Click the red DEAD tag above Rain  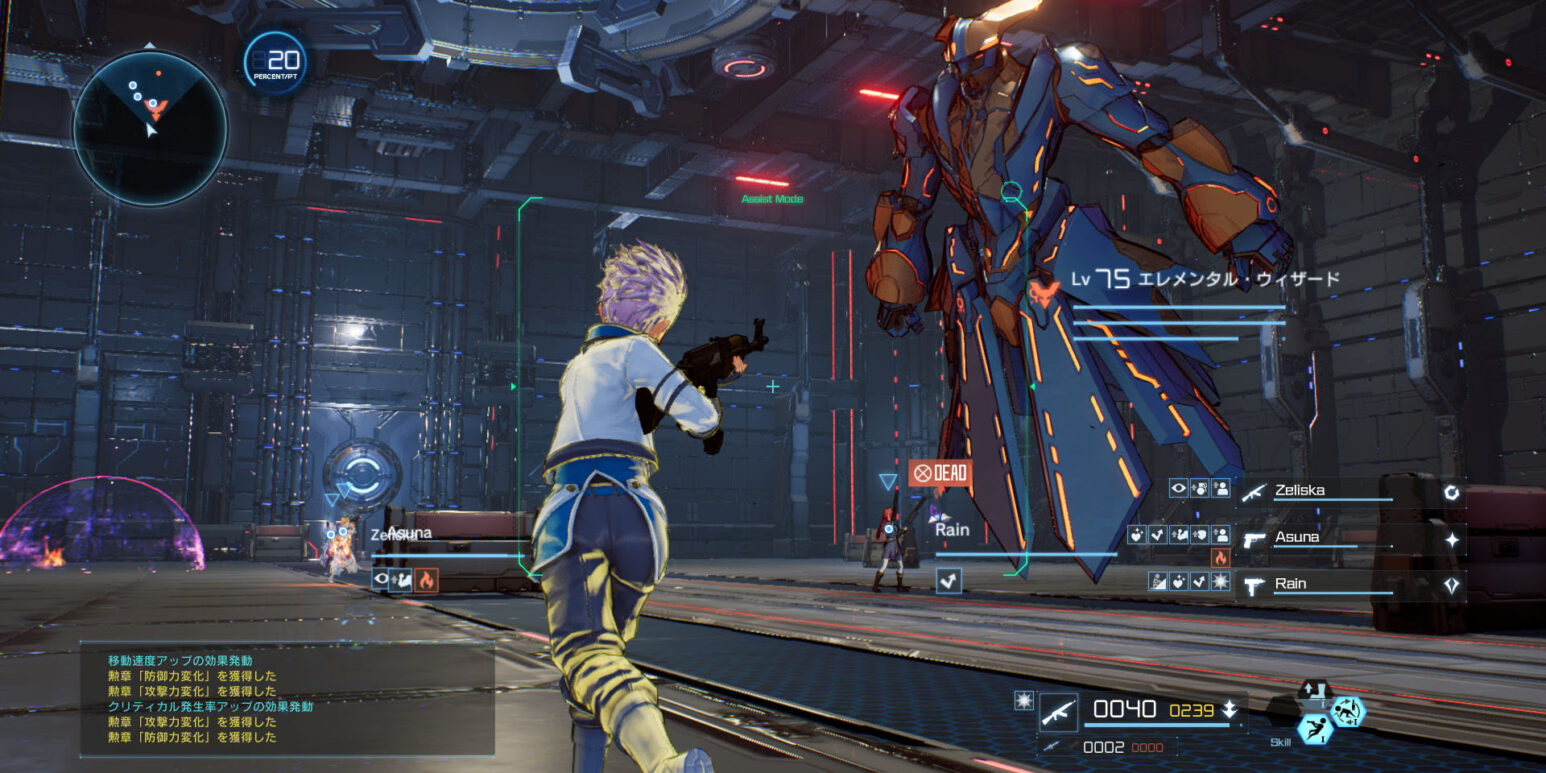coord(939,472)
